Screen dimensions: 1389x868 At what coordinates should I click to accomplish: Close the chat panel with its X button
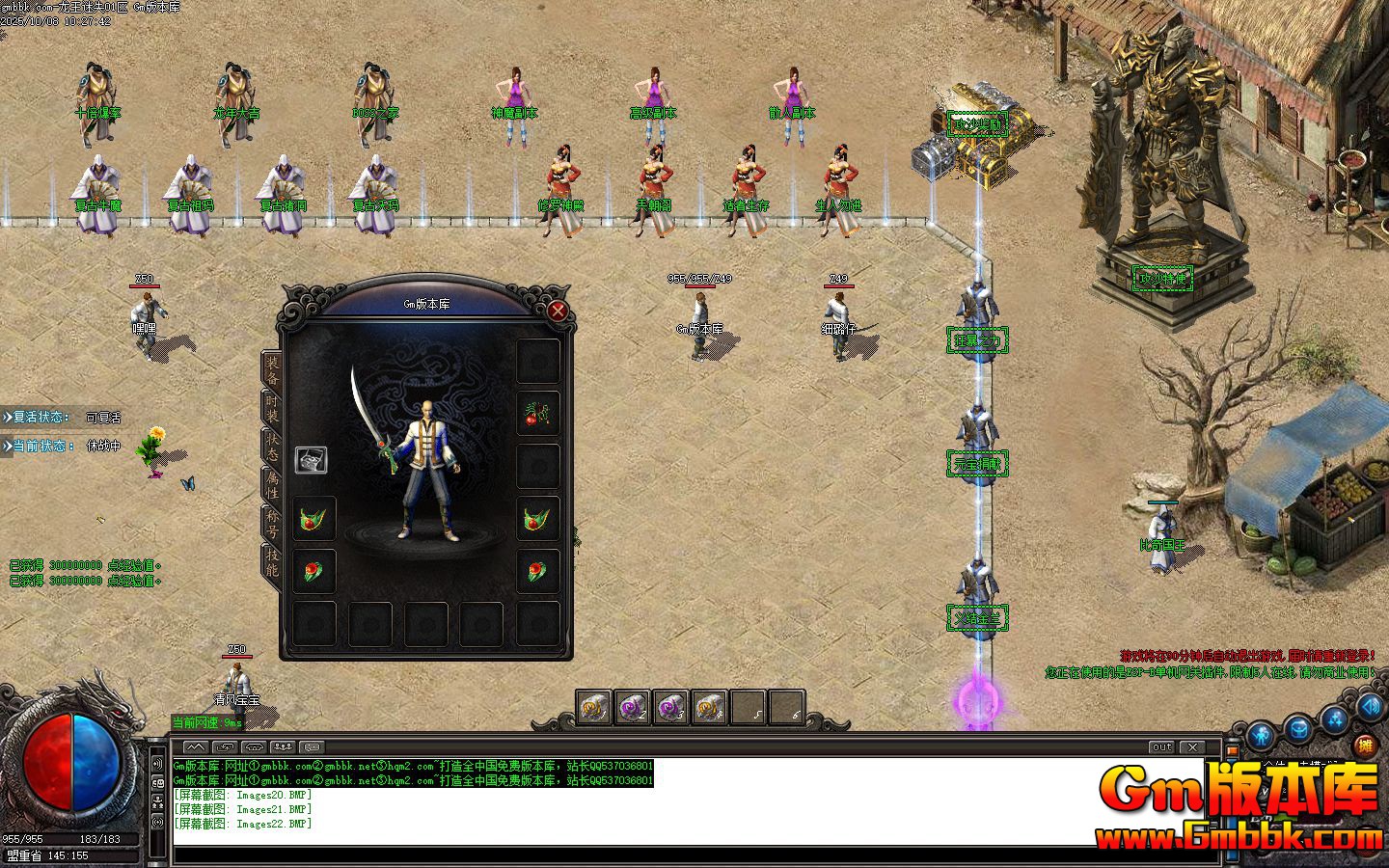click(x=1193, y=747)
